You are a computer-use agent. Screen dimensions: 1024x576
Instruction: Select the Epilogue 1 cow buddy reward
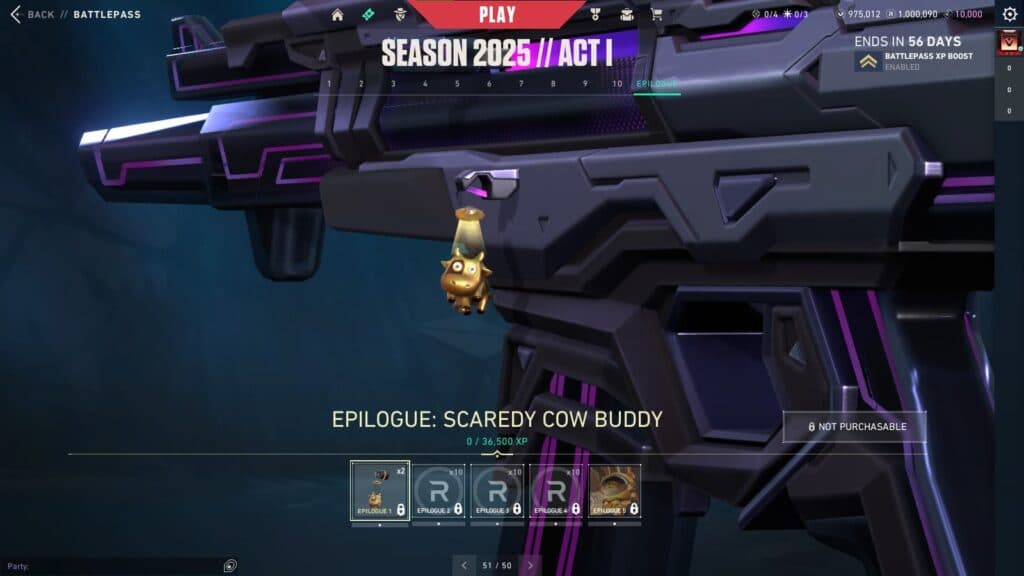(x=380, y=490)
